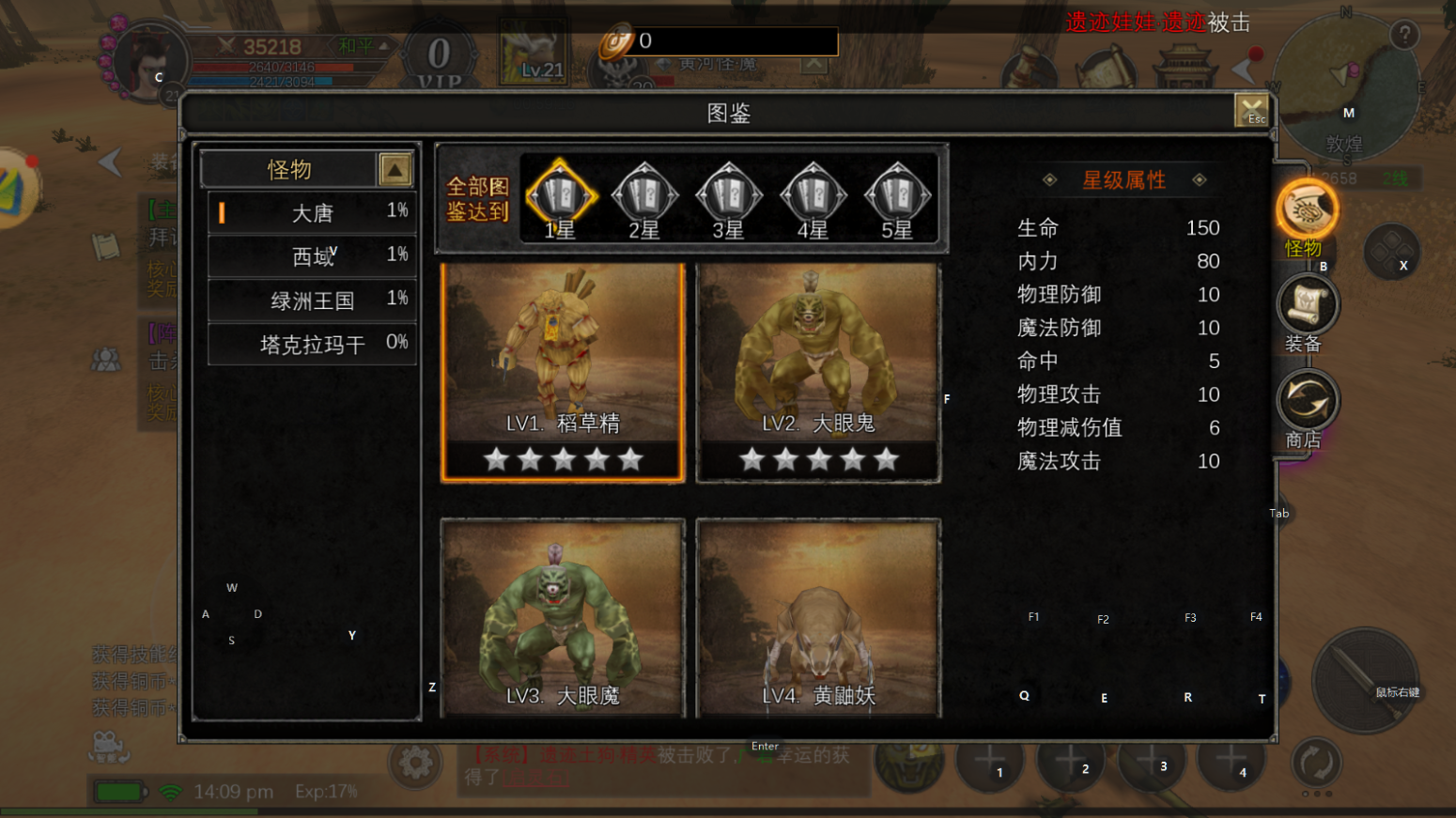
Task: Click the Lv.21 character portrait icon
Action: coord(534,52)
